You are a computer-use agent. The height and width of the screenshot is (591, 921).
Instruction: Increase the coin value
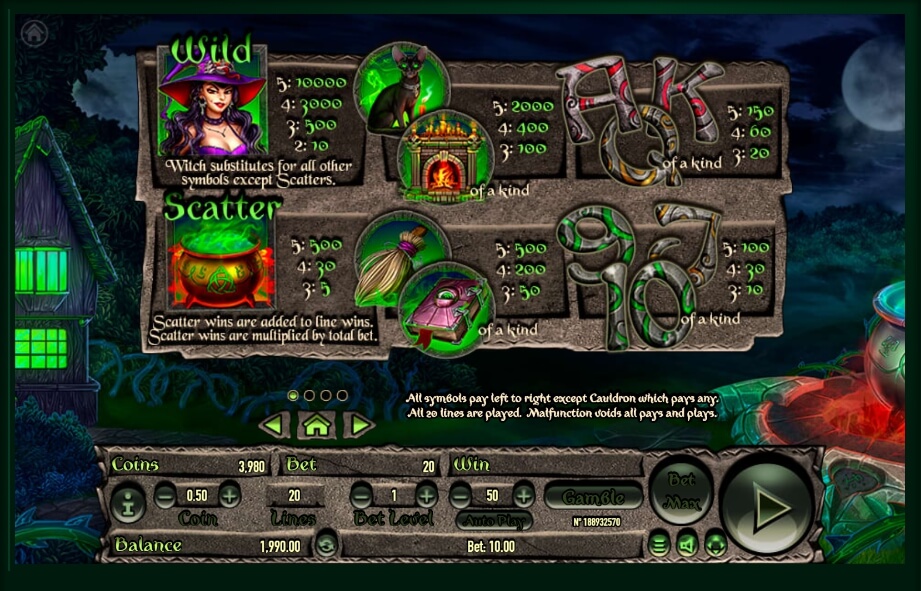click(230, 495)
